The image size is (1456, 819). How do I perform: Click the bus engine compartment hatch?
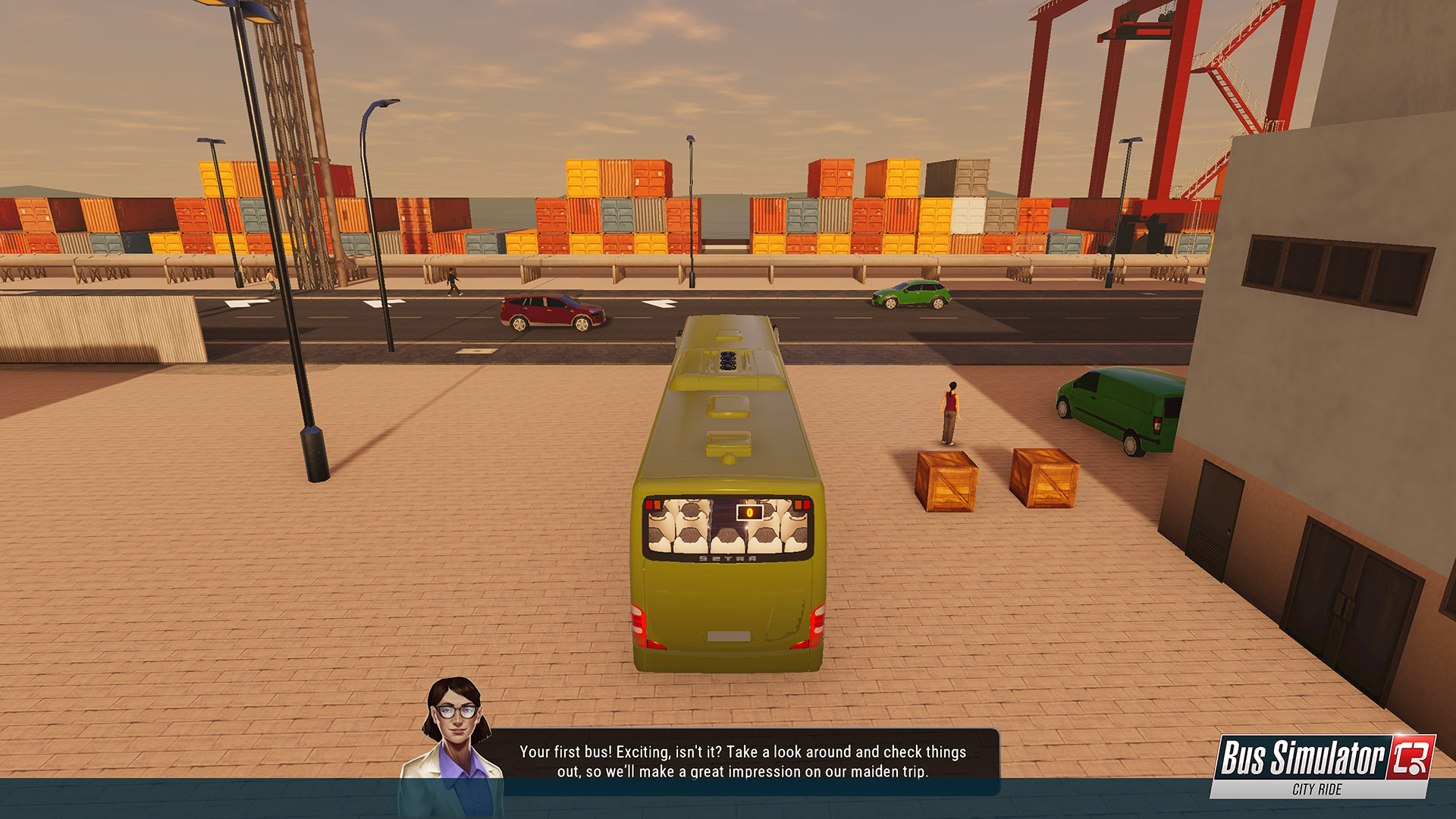point(783,622)
